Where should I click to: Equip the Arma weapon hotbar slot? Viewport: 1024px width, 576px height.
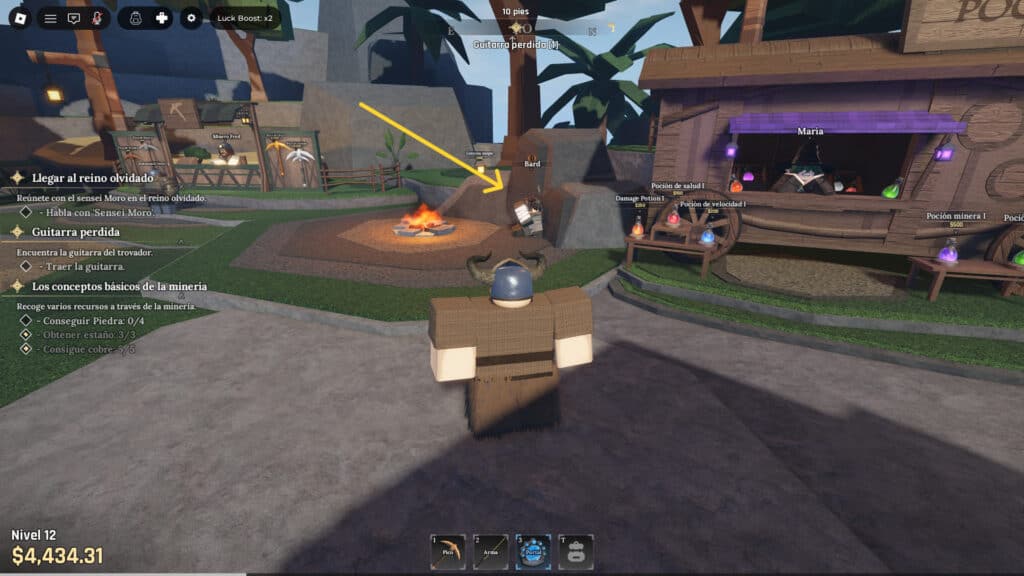pyautogui.click(x=490, y=552)
